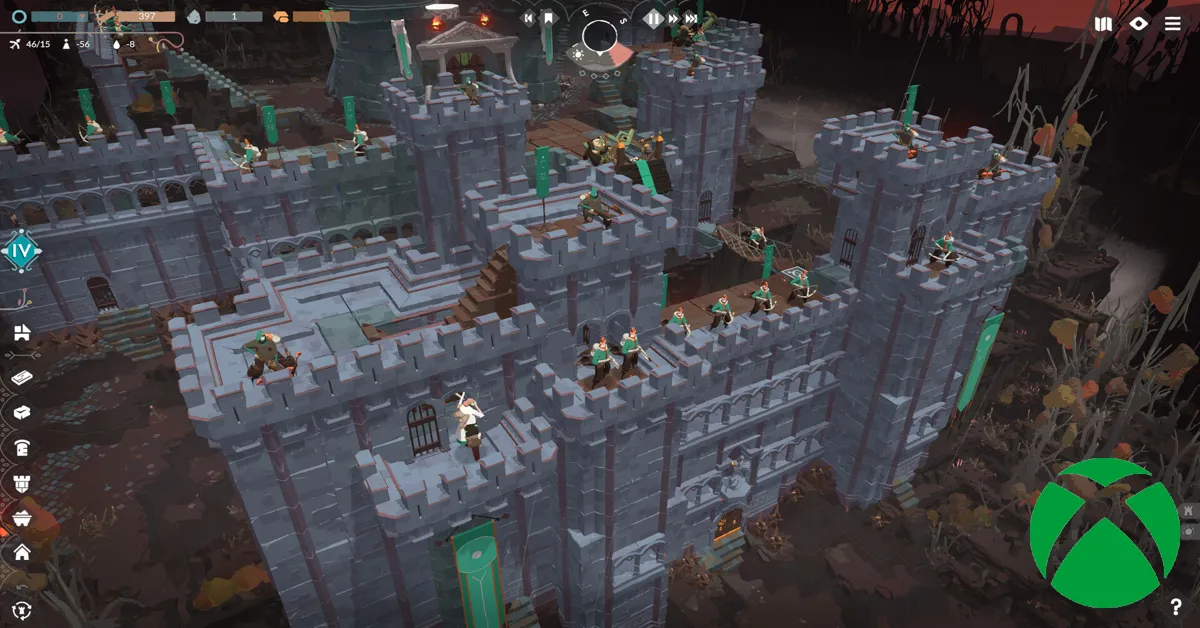This screenshot has width=1200, height=628.
Task: Select the house build category
Action: tap(21, 552)
